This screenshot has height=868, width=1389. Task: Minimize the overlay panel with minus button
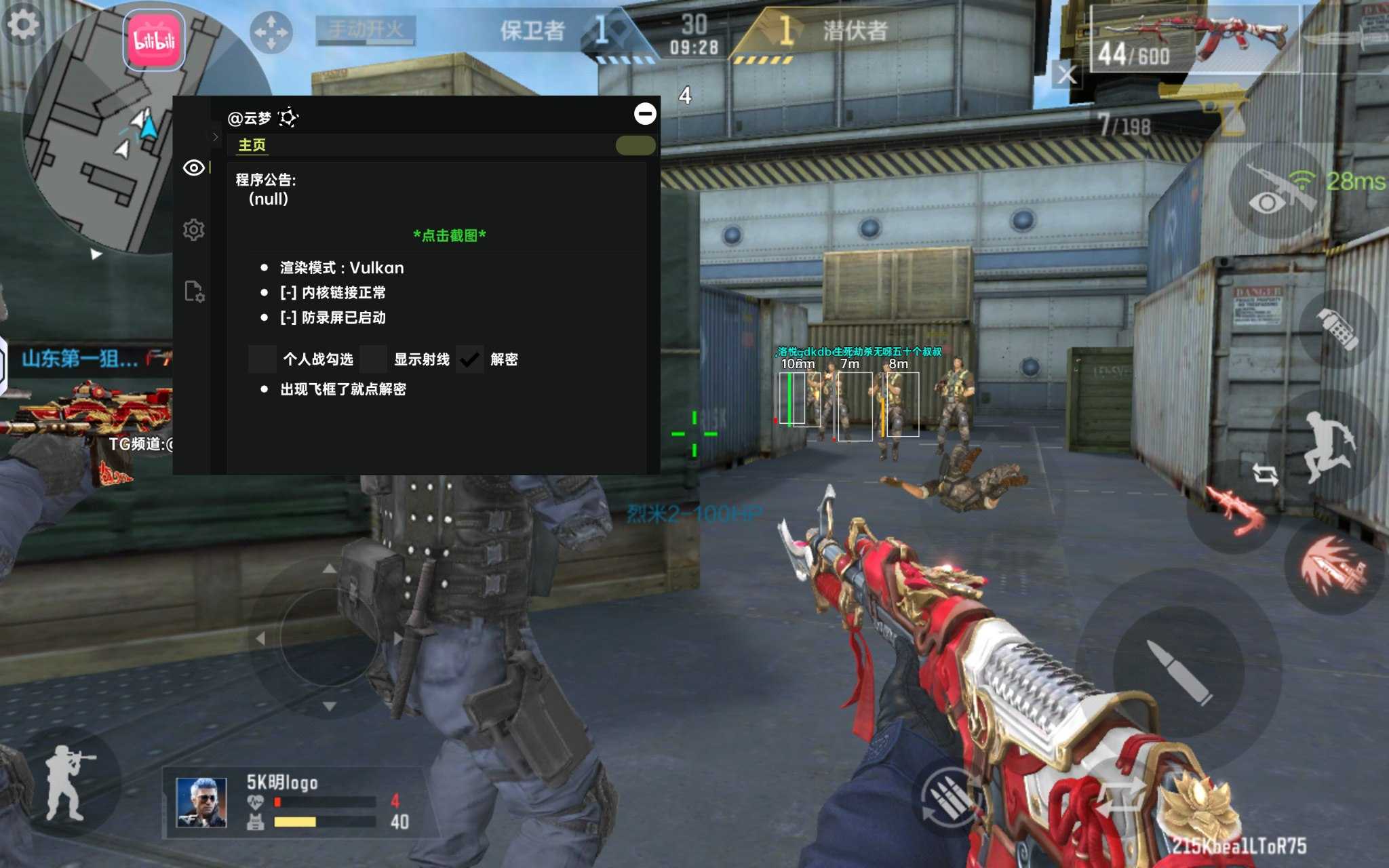[644, 113]
